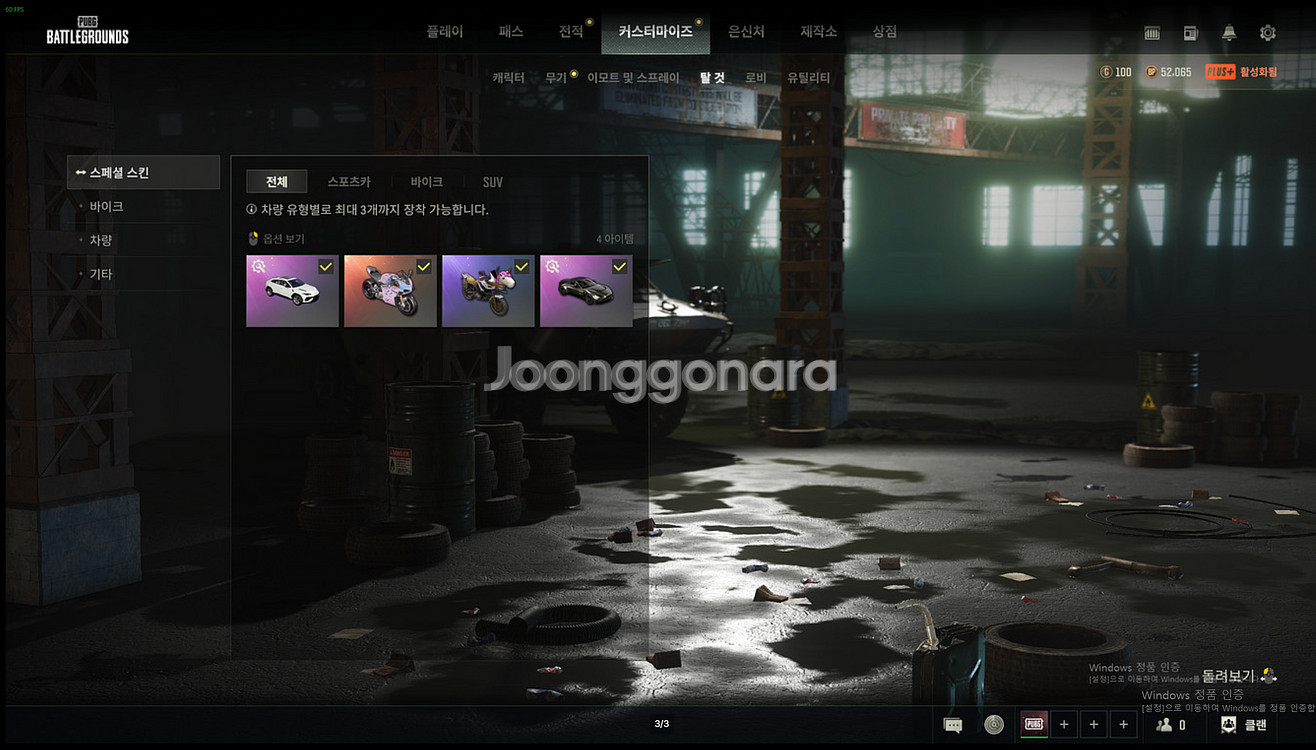Select the black sports car skin
The height and width of the screenshot is (750, 1316).
click(x=586, y=291)
